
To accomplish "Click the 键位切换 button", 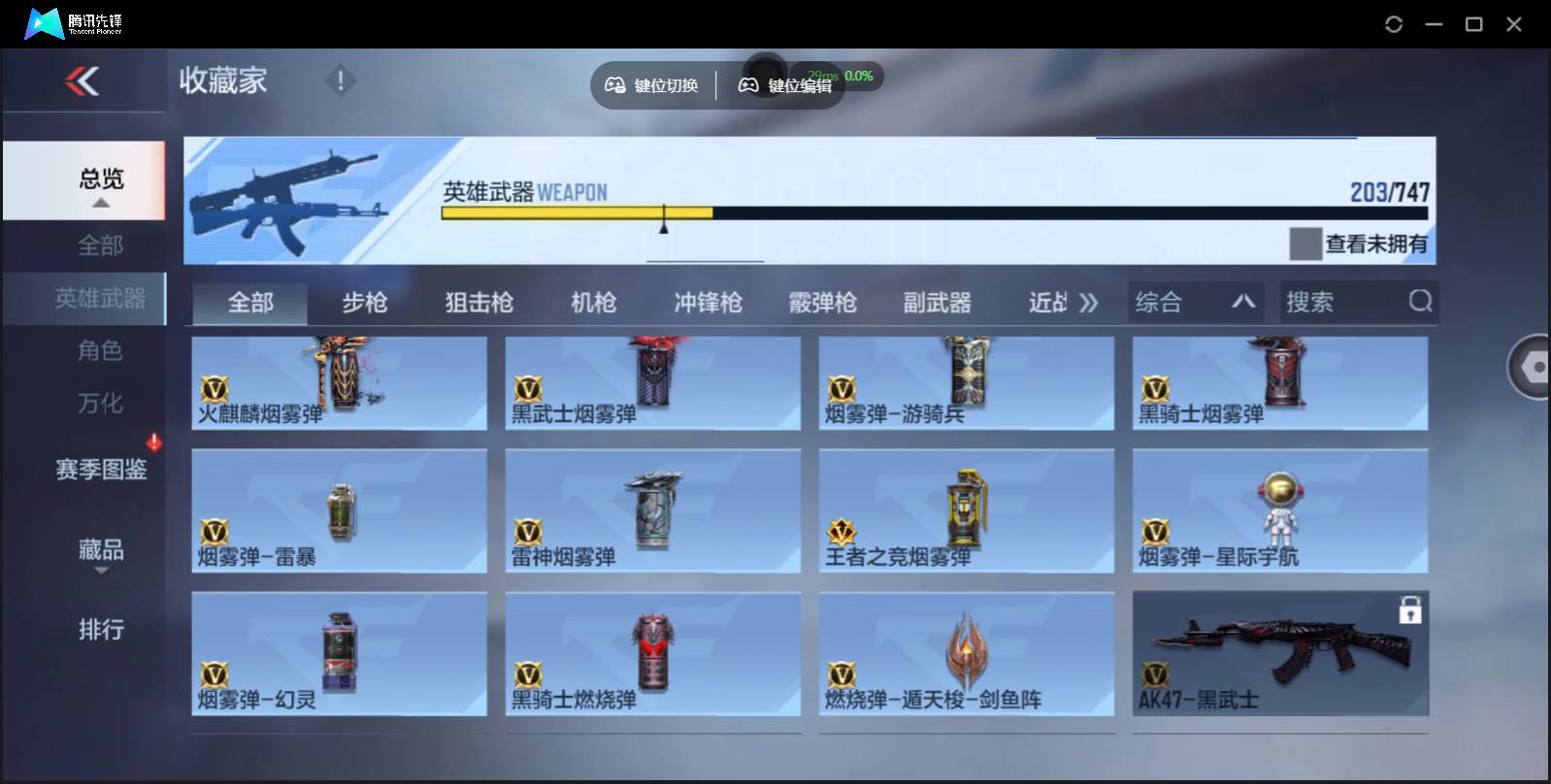I will tap(652, 84).
